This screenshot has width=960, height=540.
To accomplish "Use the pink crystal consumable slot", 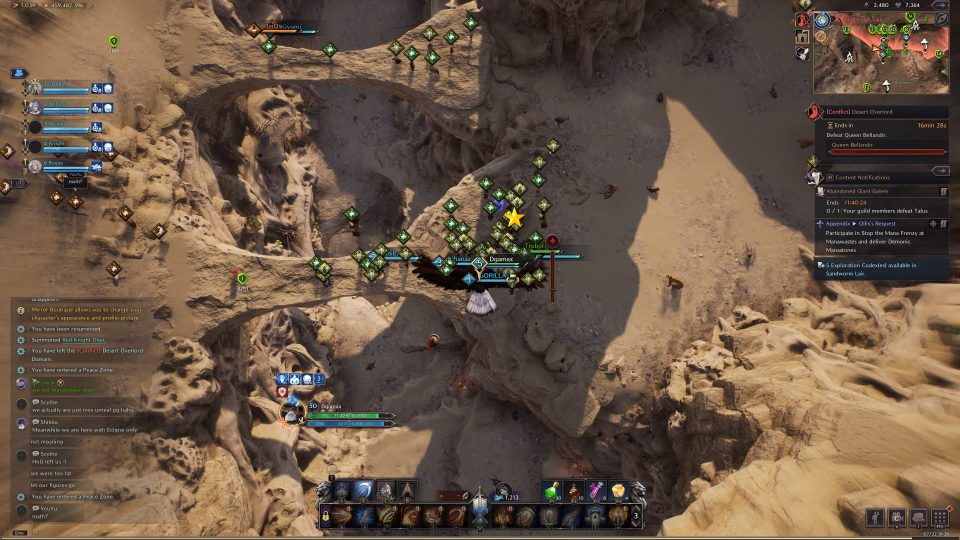I will pos(596,490).
